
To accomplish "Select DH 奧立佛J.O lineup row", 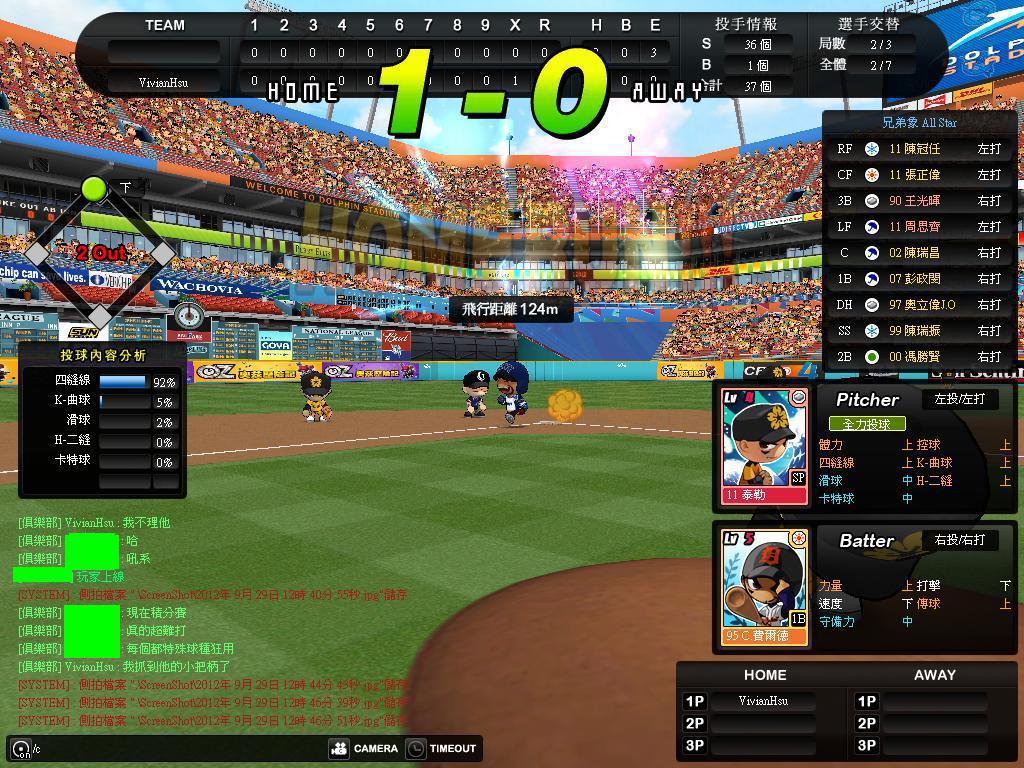I will pos(918,305).
